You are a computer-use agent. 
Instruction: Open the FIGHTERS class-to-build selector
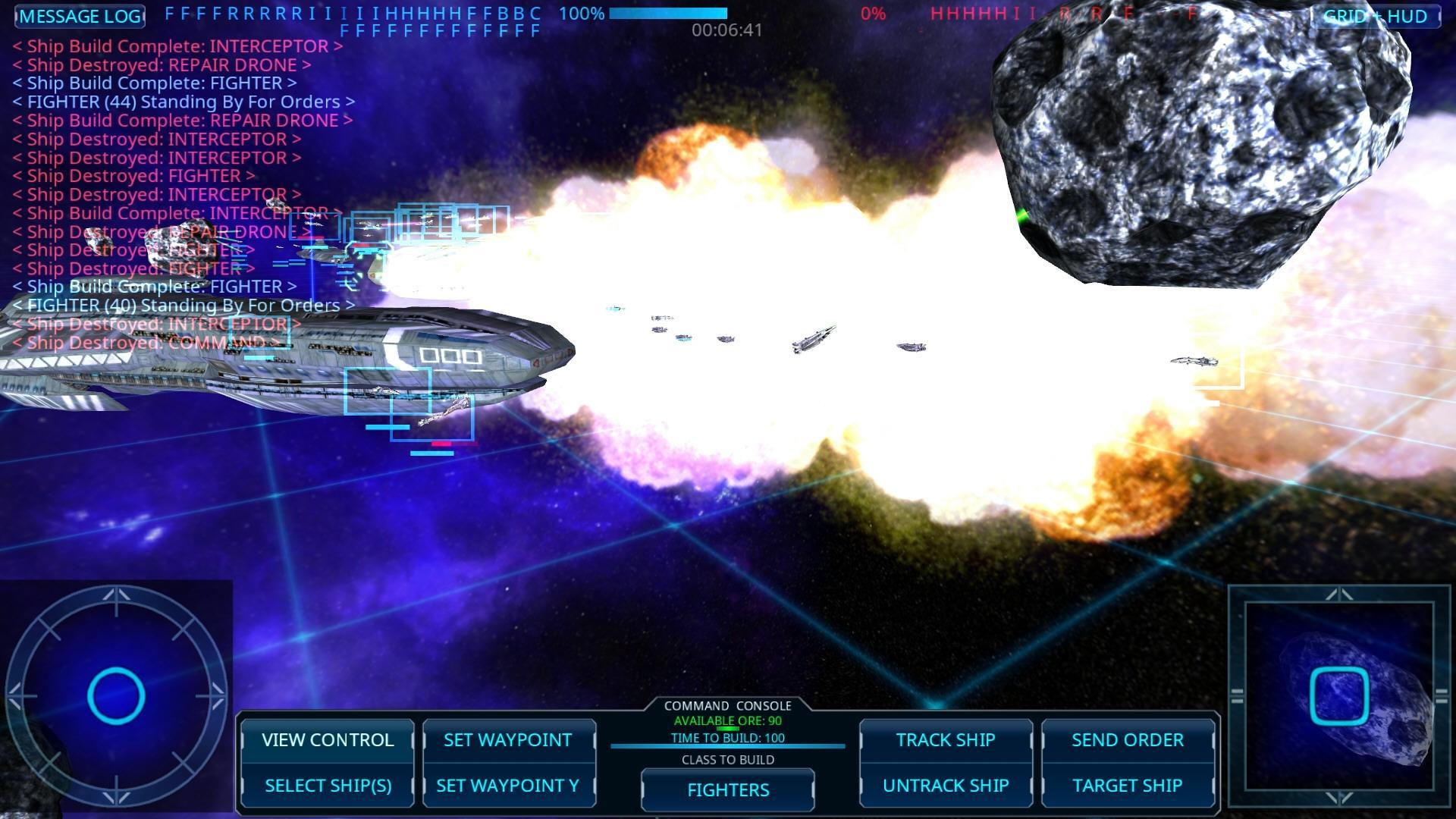[x=726, y=789]
